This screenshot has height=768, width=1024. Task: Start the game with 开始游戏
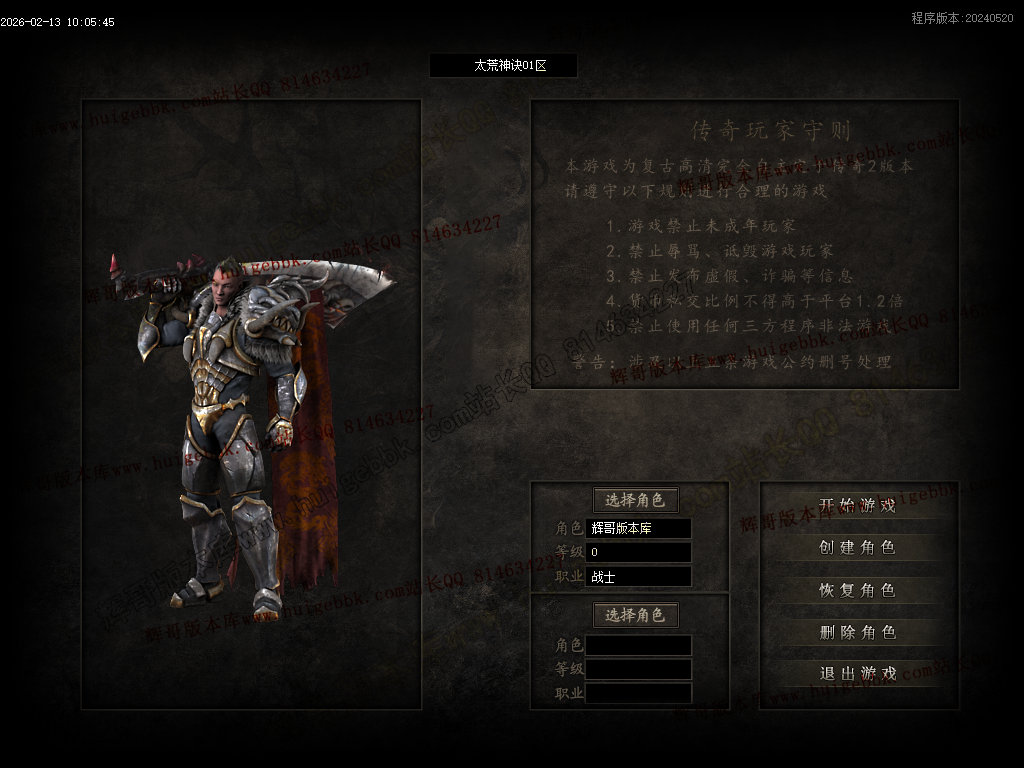tap(857, 506)
